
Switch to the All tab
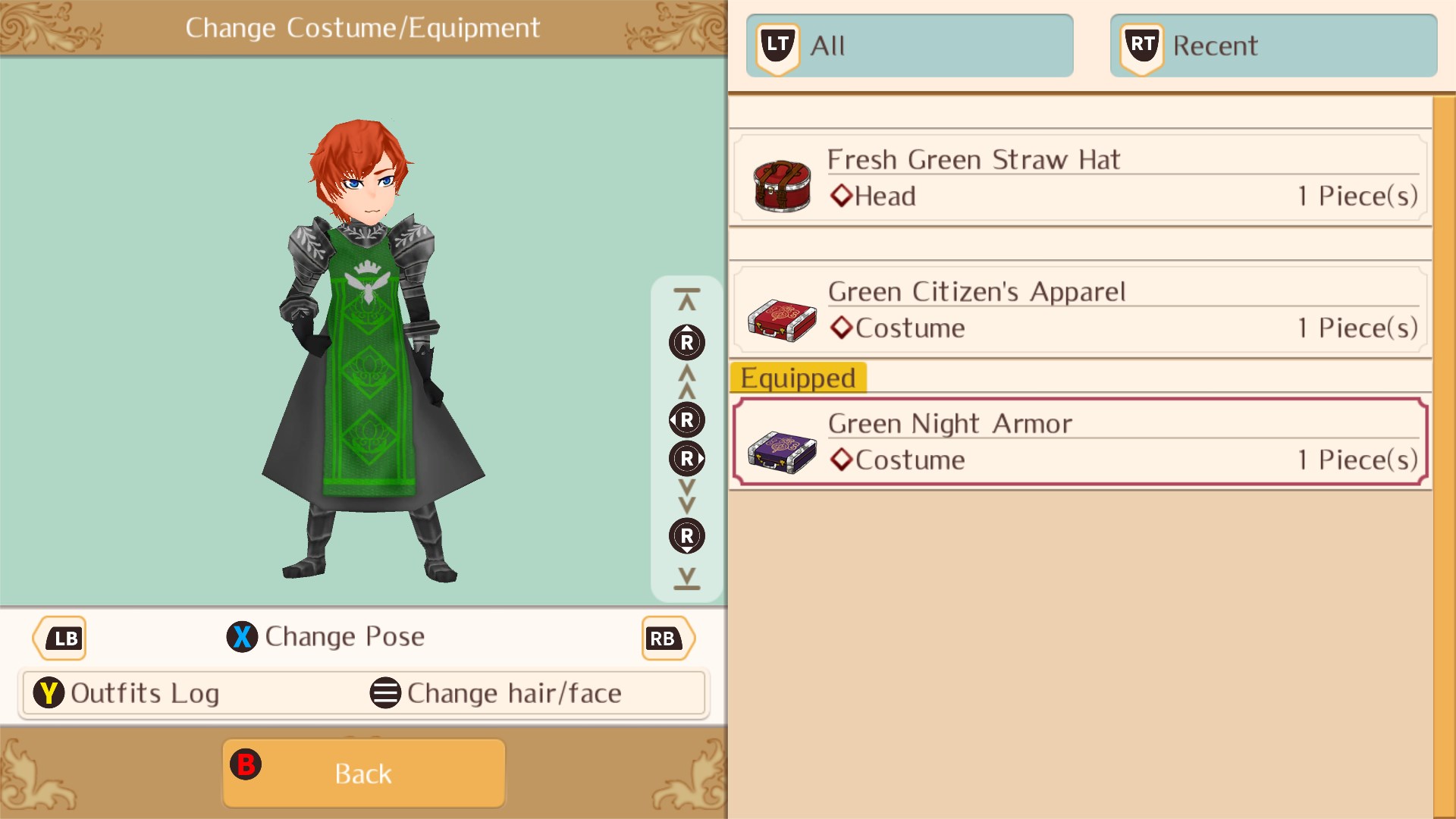[910, 45]
